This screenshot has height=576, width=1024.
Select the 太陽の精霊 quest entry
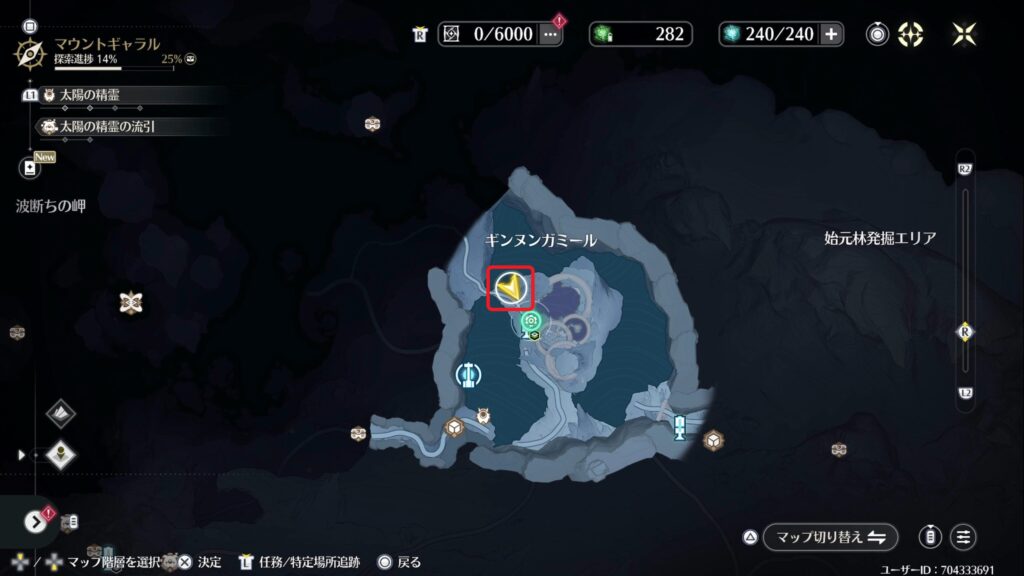[118, 95]
